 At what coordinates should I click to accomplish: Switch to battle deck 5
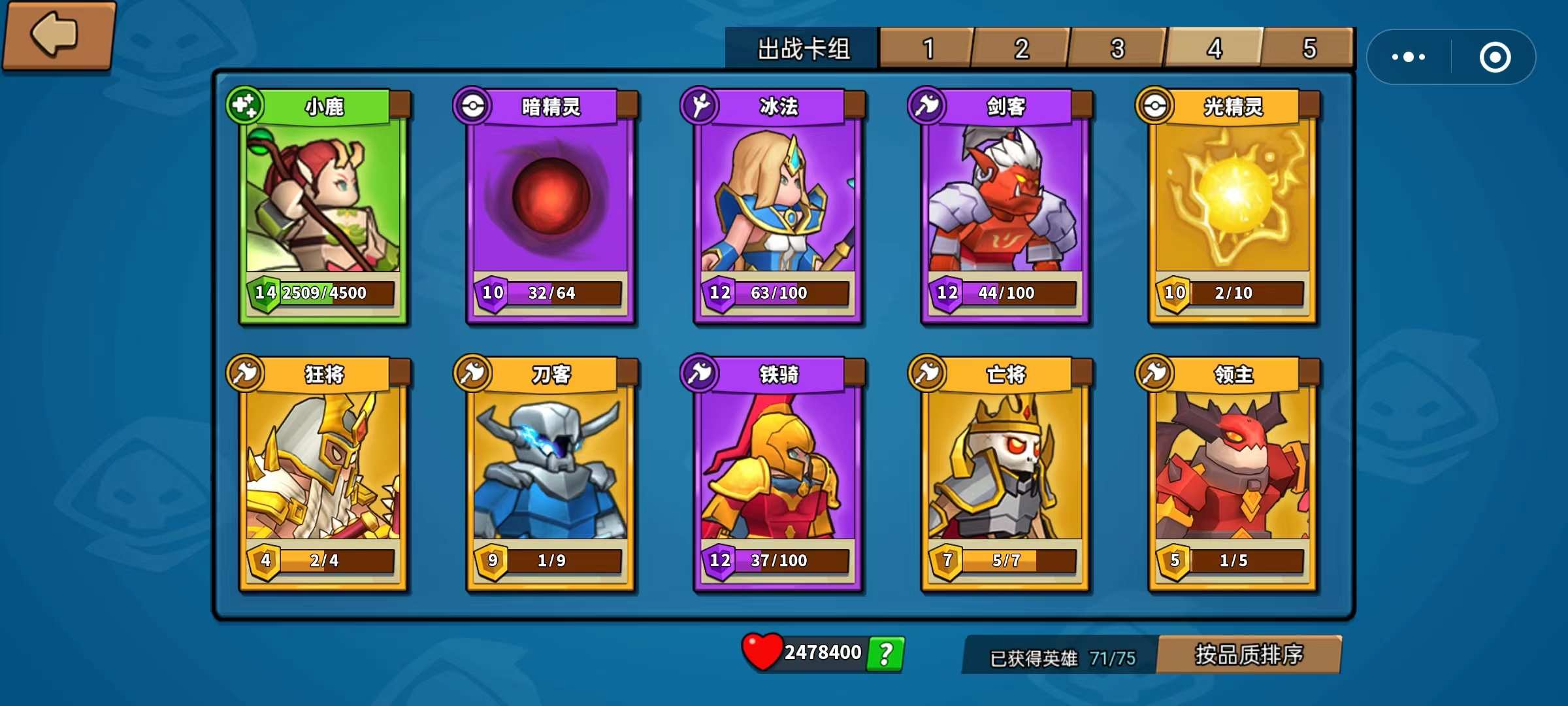1309,48
